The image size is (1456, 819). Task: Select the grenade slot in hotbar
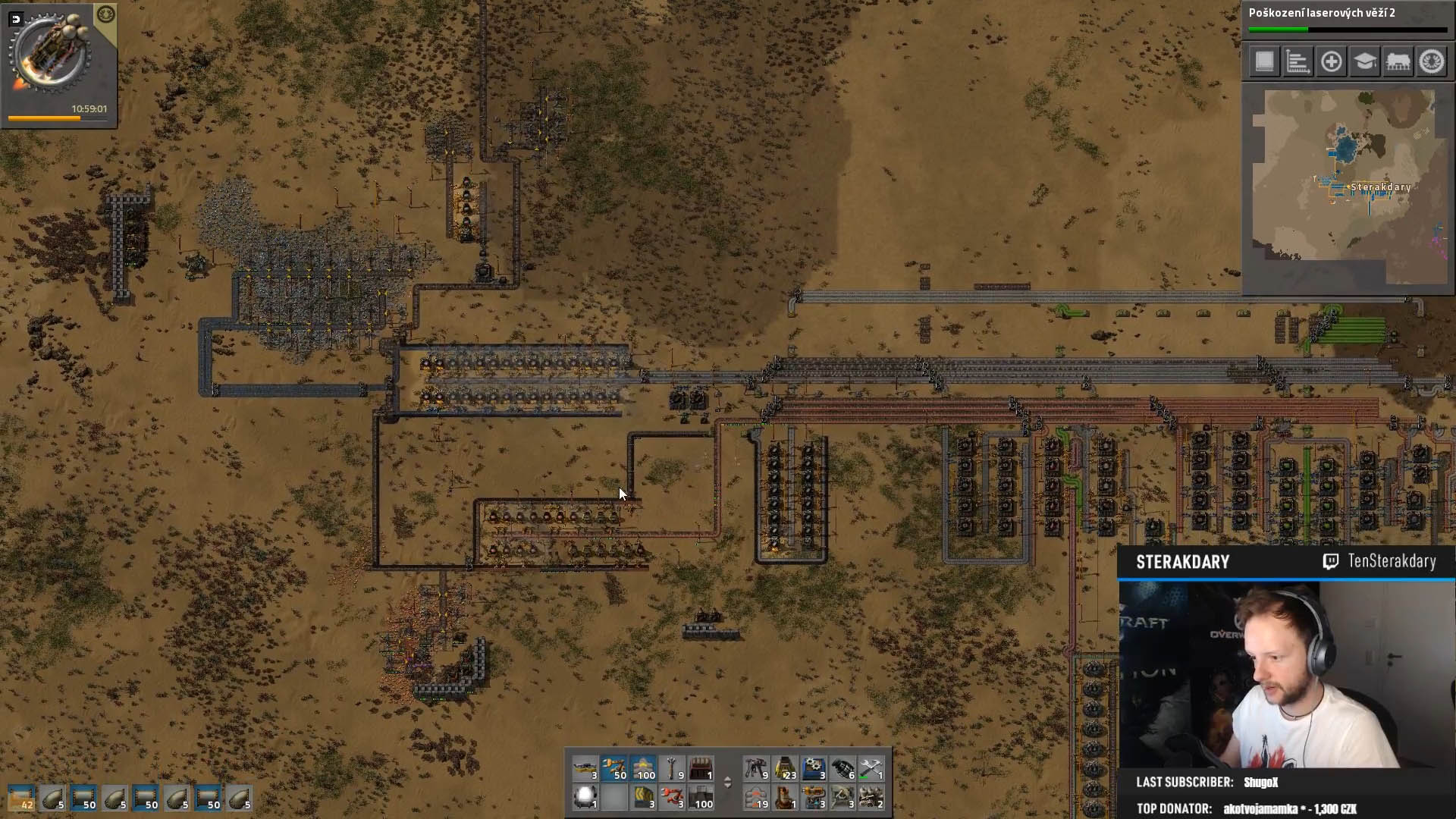(x=842, y=768)
